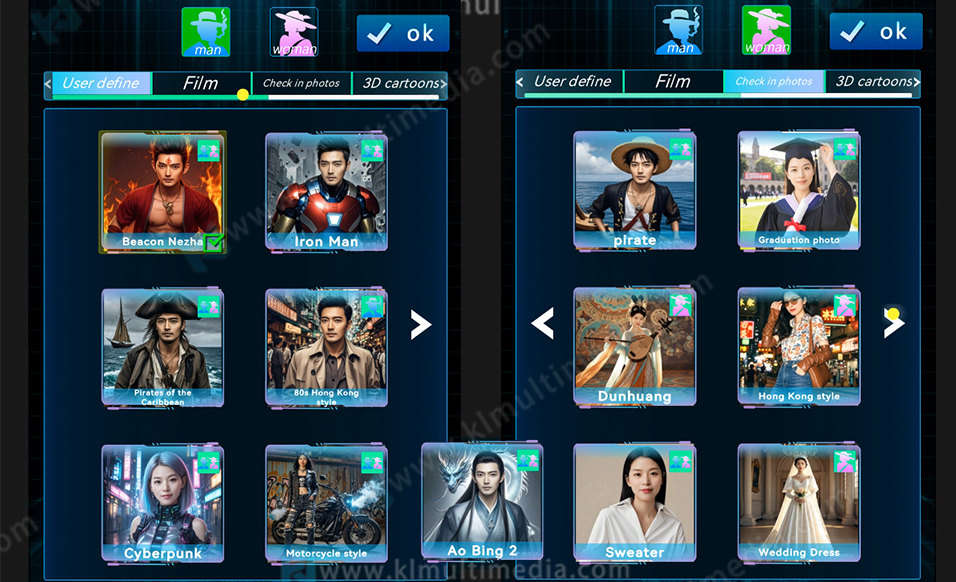Click the green highlighted woman button
The width and height of the screenshot is (956, 582).
coord(766,30)
